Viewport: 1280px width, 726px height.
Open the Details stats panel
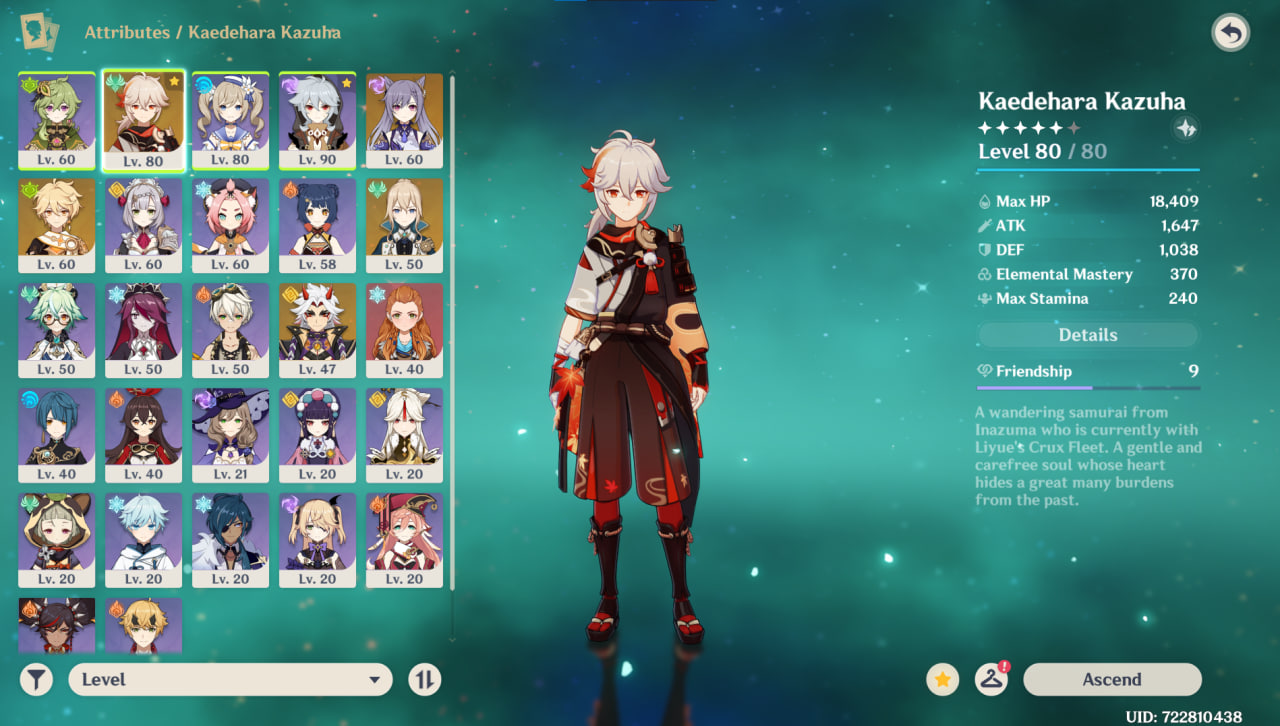(1087, 335)
